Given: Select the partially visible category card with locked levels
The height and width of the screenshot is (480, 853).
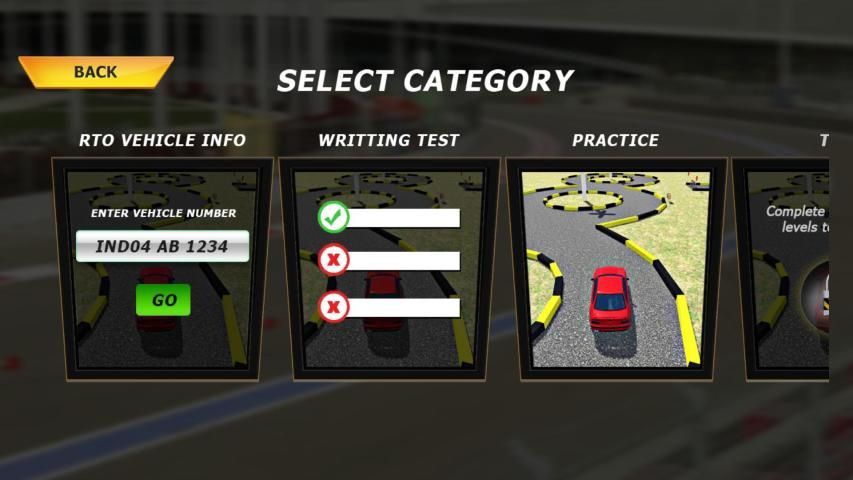Looking at the screenshot, I should point(790,270).
